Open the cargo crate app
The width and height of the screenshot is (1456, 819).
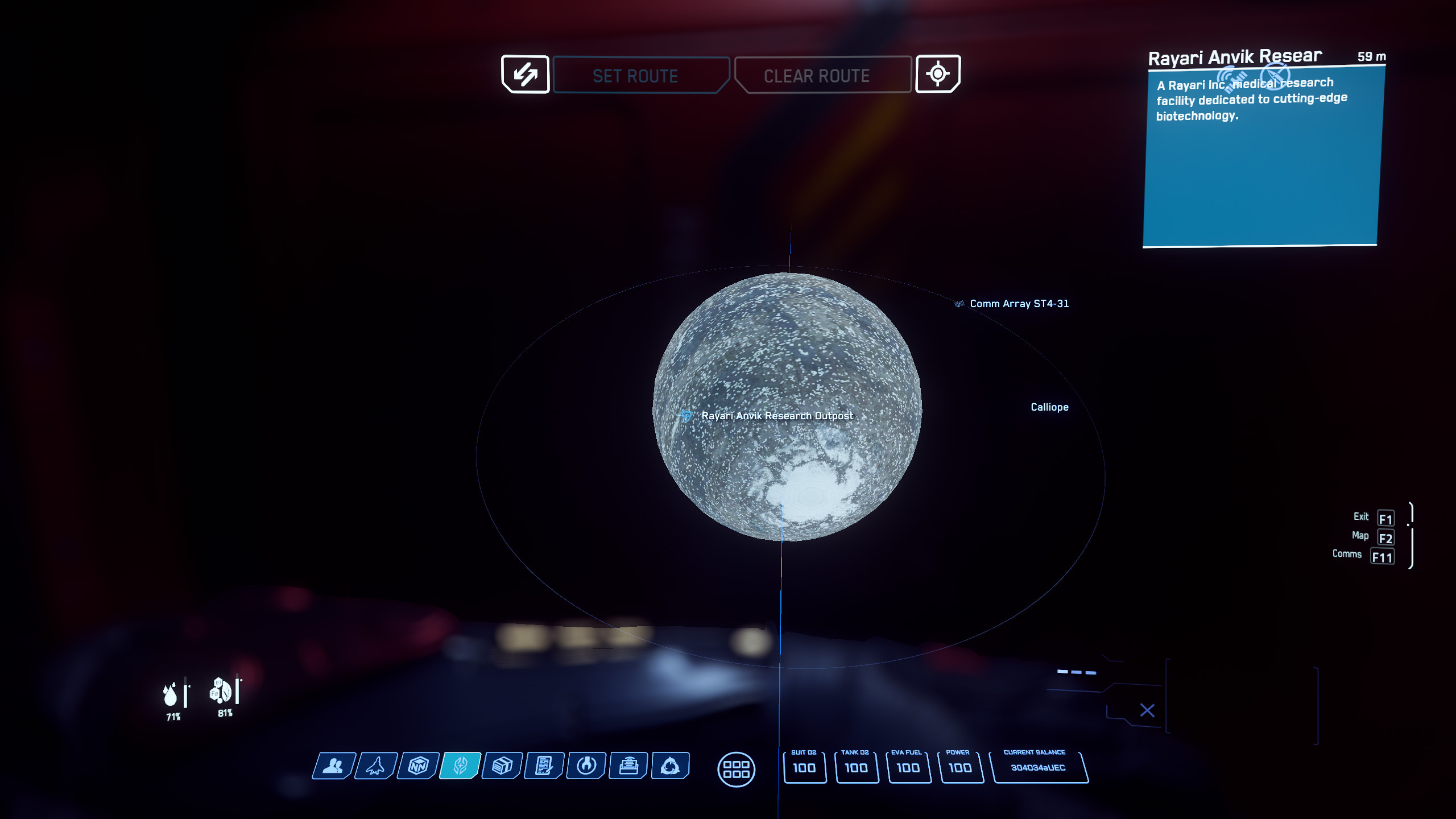coord(502,766)
